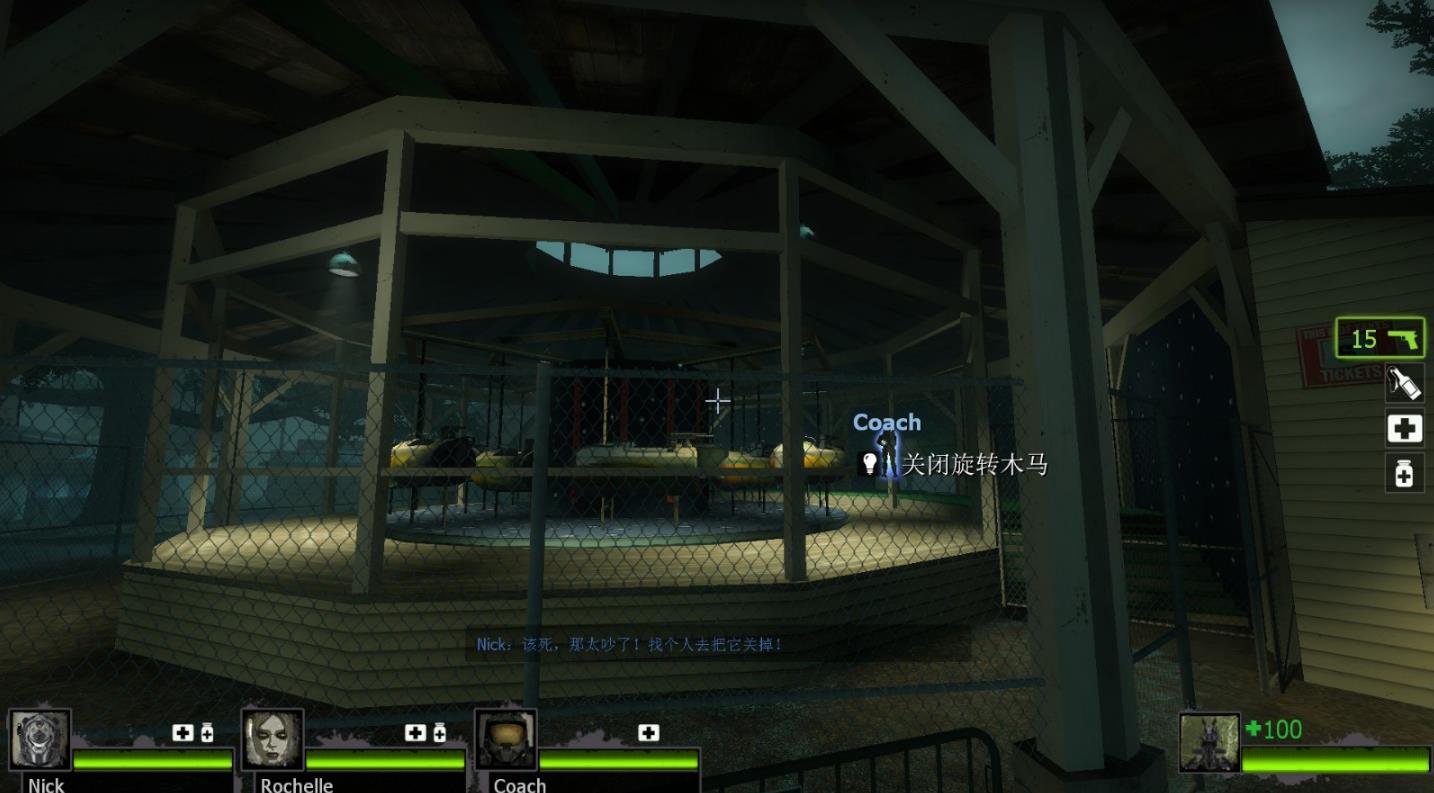
Task: Click Nick's teammate portrait
Action: pos(40,740)
